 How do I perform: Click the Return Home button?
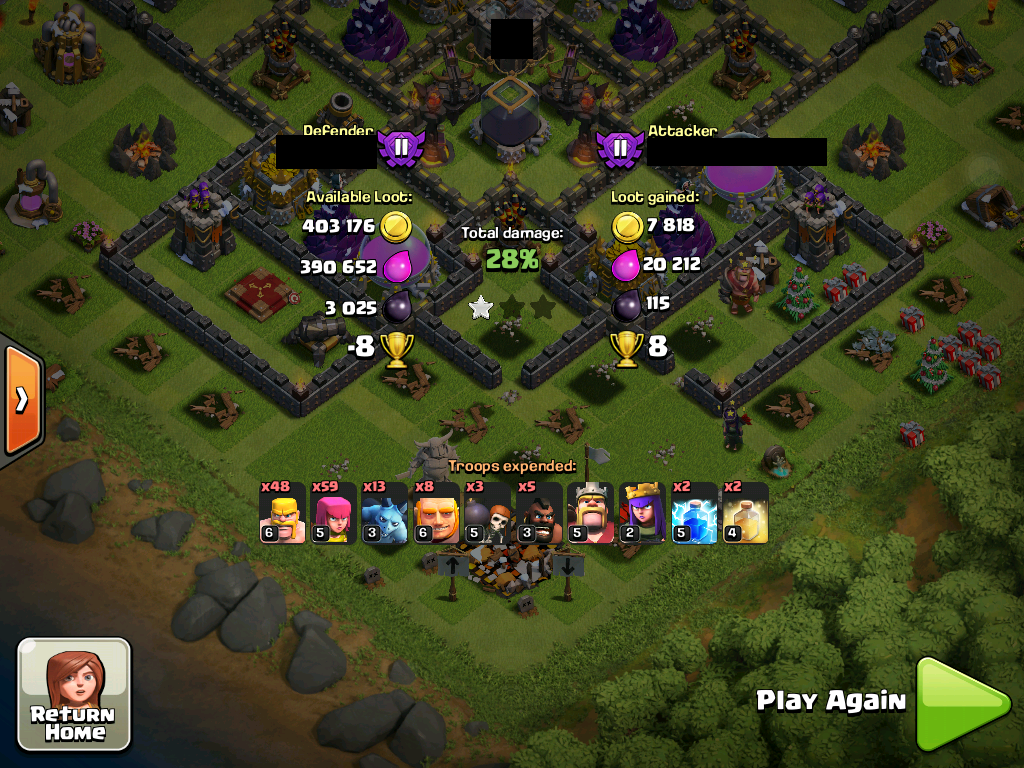click(x=74, y=694)
